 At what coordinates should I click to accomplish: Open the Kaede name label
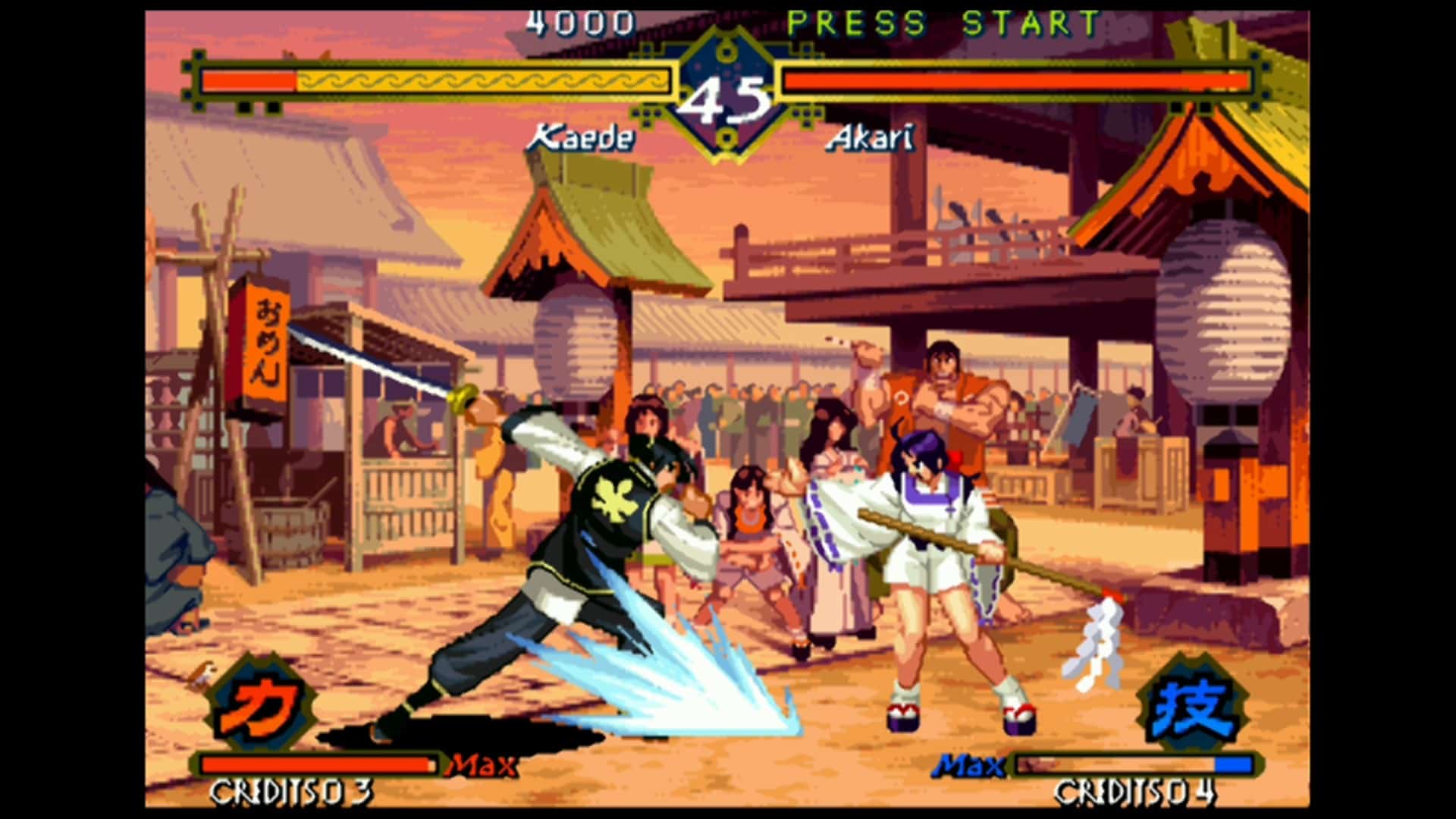tap(584, 136)
